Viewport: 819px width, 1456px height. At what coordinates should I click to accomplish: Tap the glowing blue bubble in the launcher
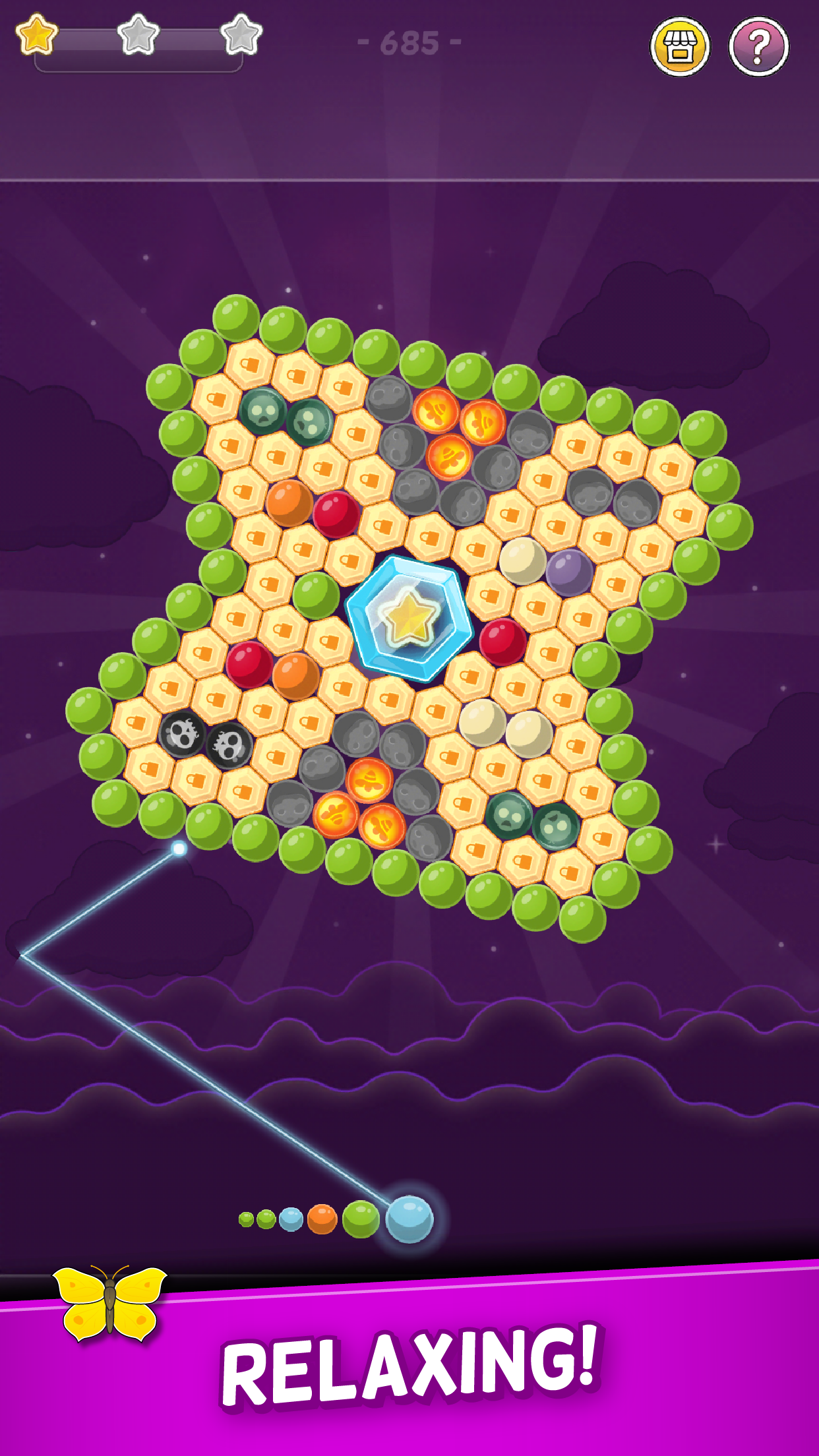pyautogui.click(x=409, y=1219)
